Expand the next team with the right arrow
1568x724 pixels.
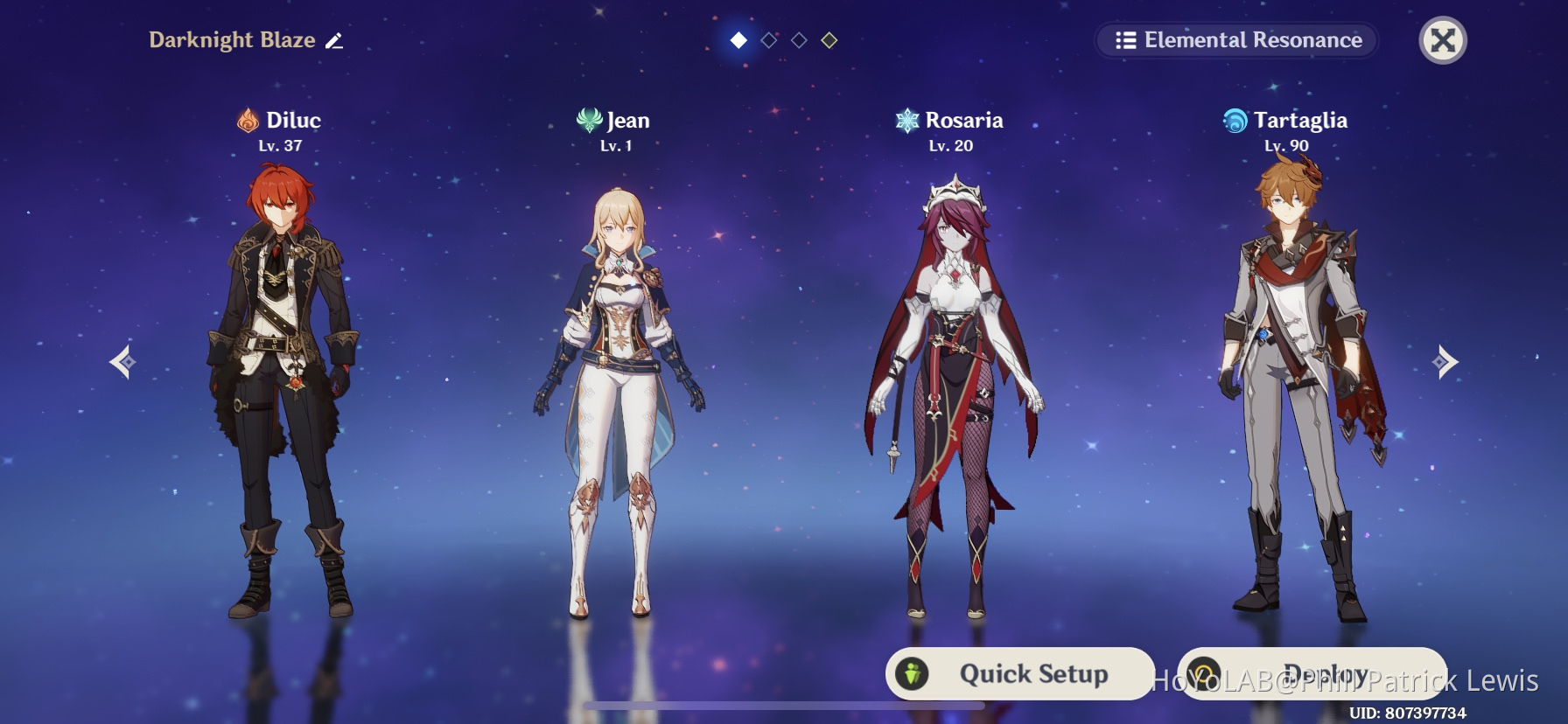click(x=1445, y=361)
